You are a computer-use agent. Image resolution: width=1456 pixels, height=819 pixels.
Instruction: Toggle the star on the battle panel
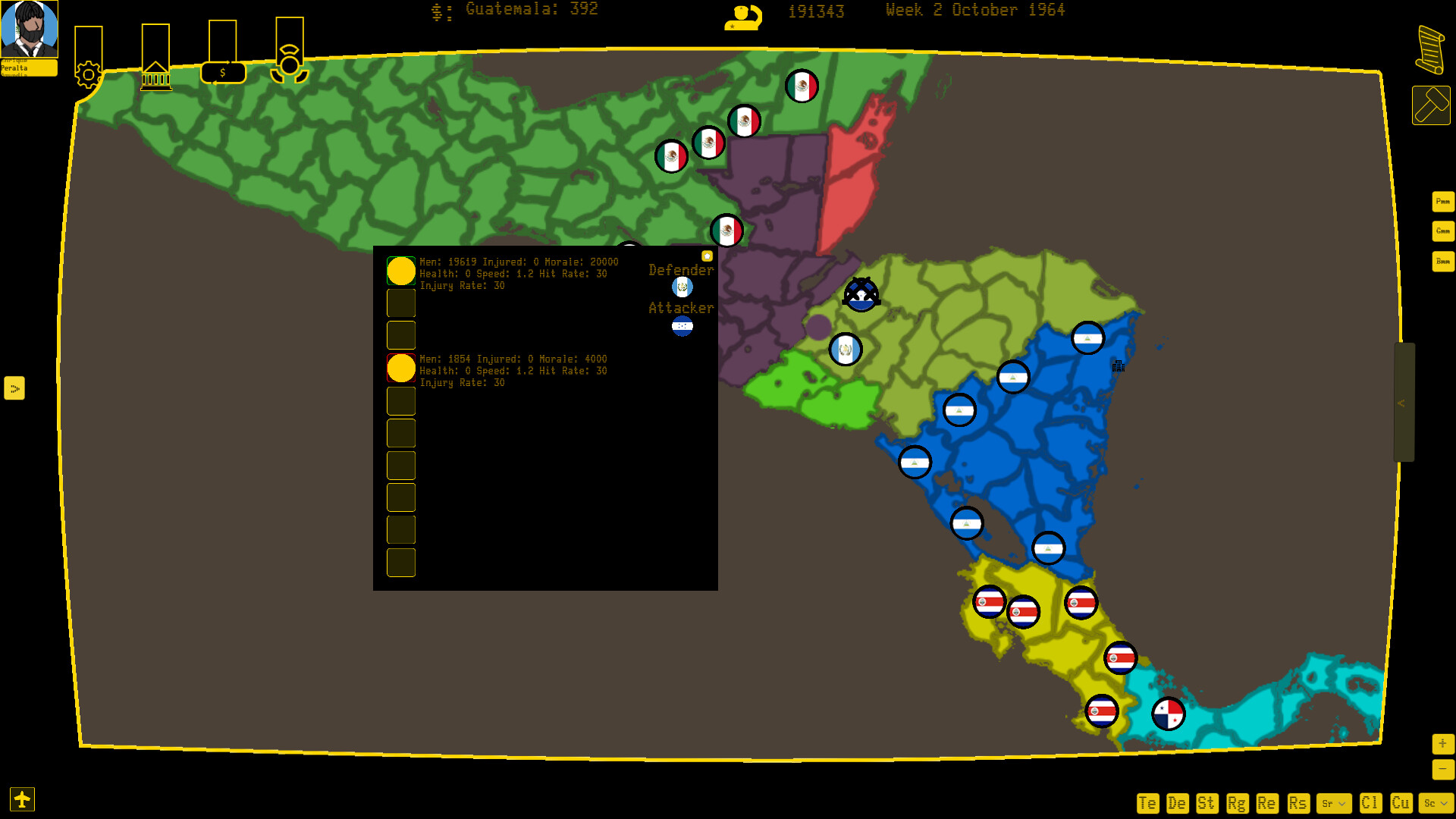tap(707, 256)
